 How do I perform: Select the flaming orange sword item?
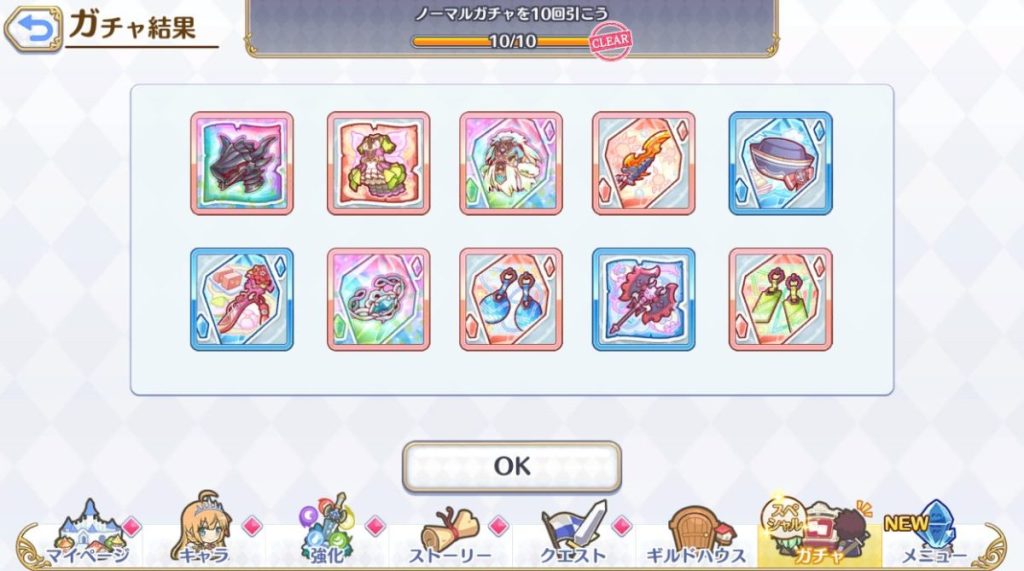click(644, 163)
